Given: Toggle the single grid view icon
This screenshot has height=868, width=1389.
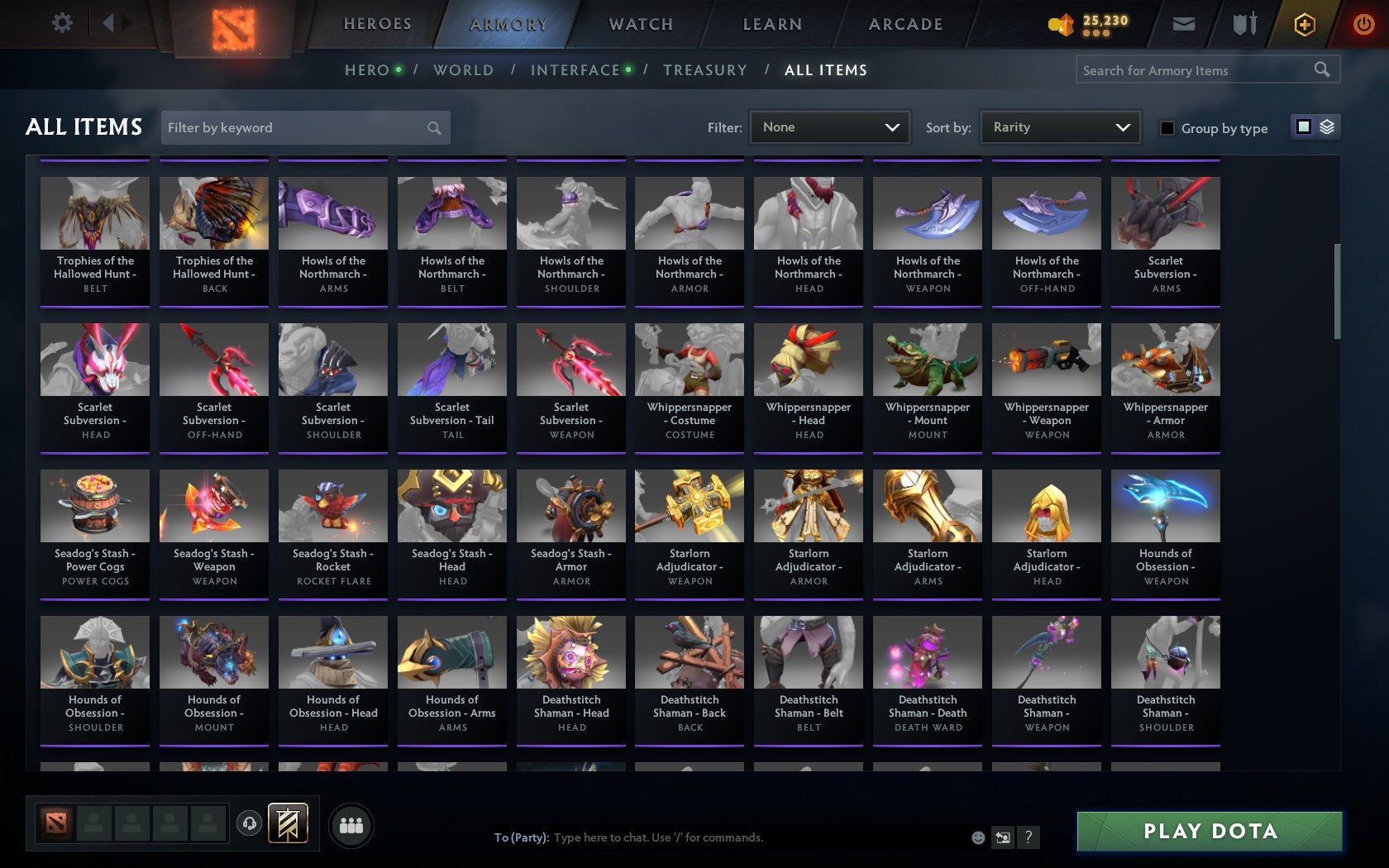Looking at the screenshot, I should click(1303, 127).
